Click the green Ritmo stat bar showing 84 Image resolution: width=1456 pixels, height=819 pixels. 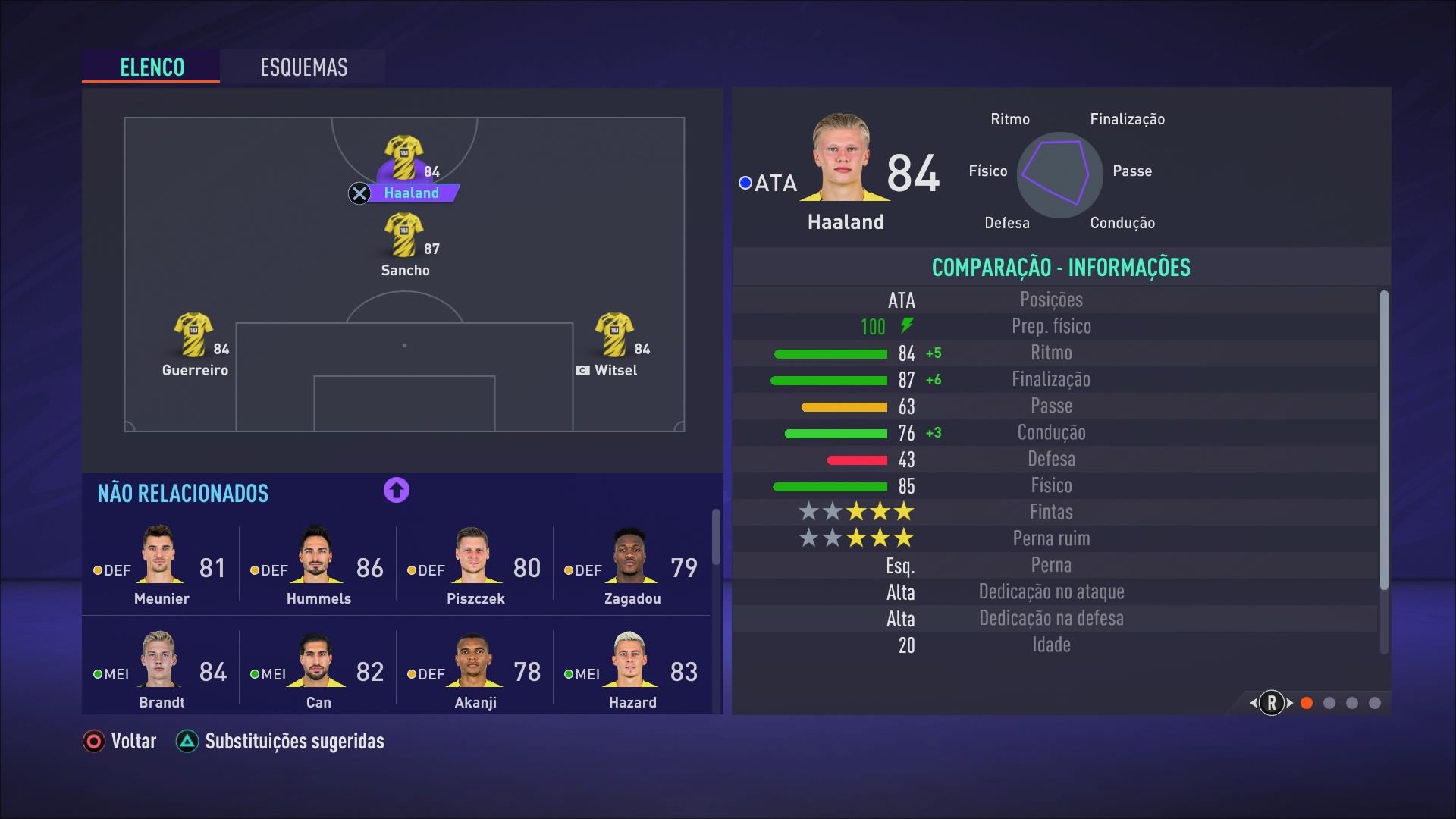click(x=830, y=353)
